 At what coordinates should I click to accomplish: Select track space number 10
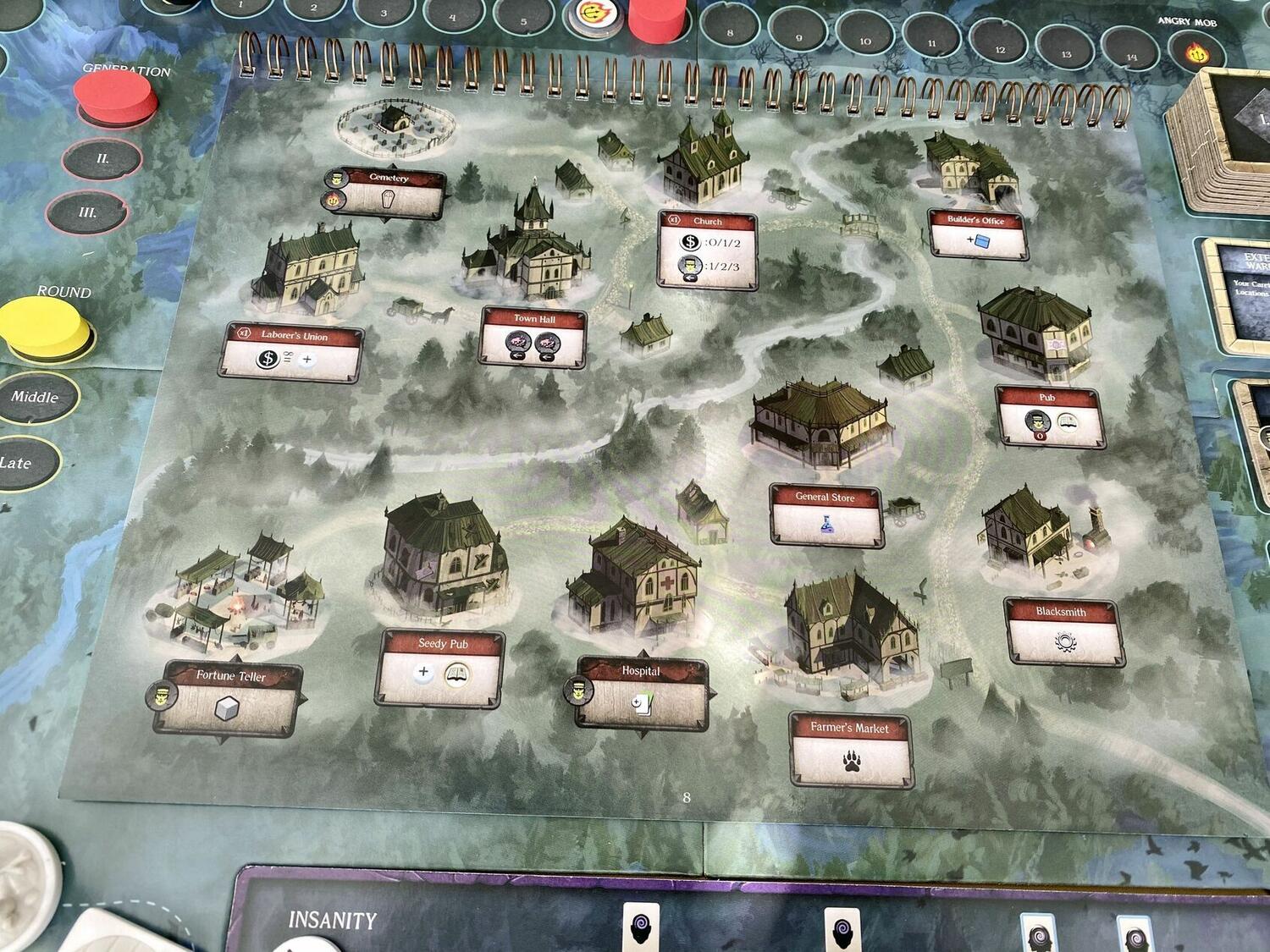point(864,40)
